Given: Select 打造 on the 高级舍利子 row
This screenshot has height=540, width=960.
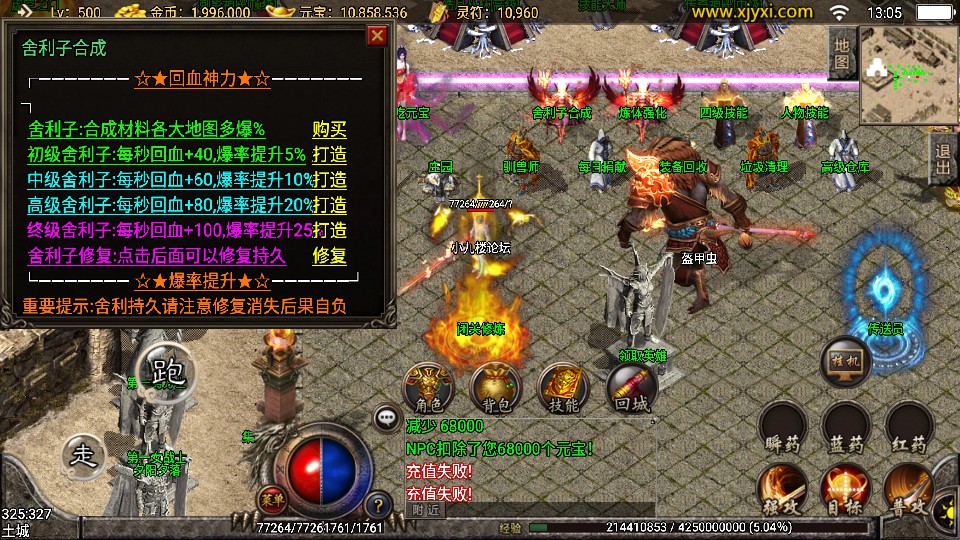Looking at the screenshot, I should point(329,205).
